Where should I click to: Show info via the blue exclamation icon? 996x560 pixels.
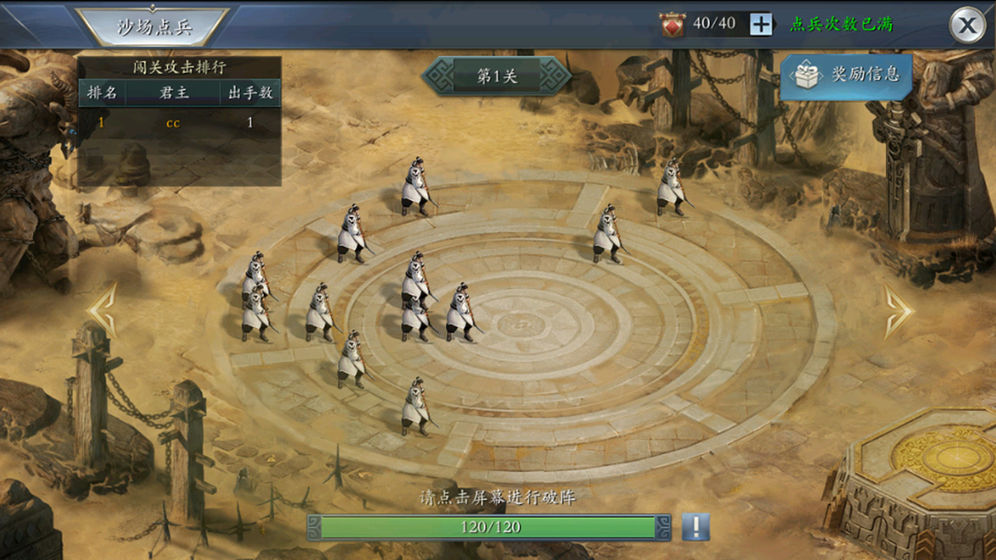(x=695, y=526)
